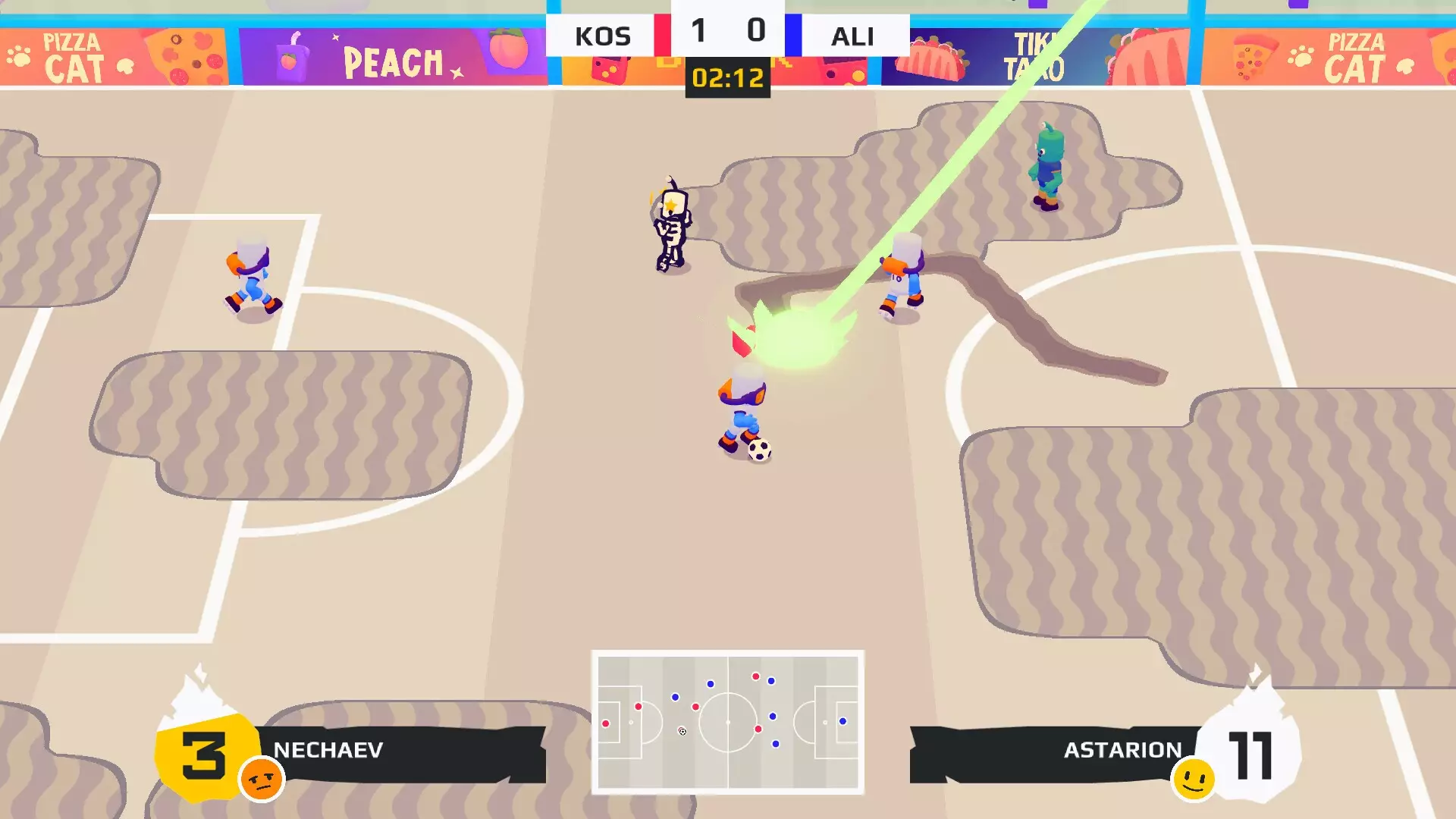Click the KOS team label
Viewport: 1456px width, 819px height.
coord(602,36)
